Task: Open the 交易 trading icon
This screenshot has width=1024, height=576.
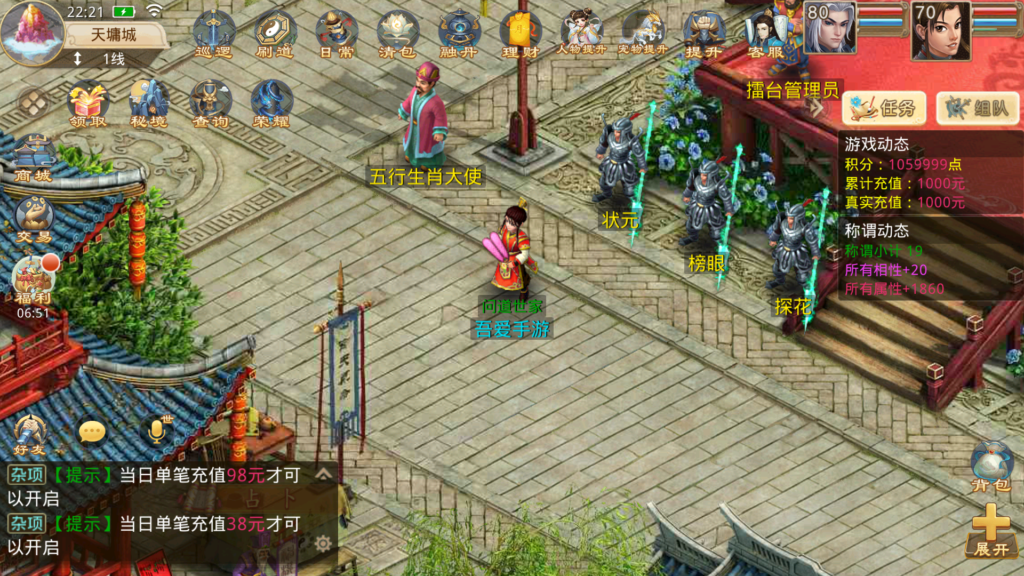Action: (x=33, y=220)
